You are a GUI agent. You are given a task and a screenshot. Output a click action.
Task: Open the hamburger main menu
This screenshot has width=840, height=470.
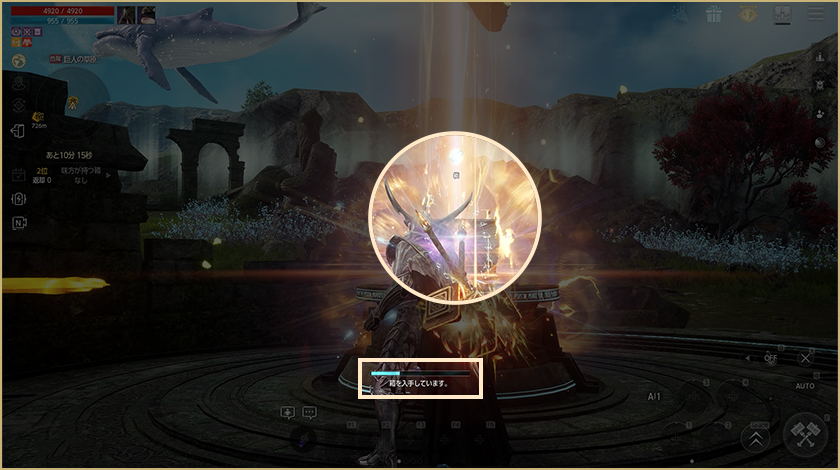click(x=813, y=15)
